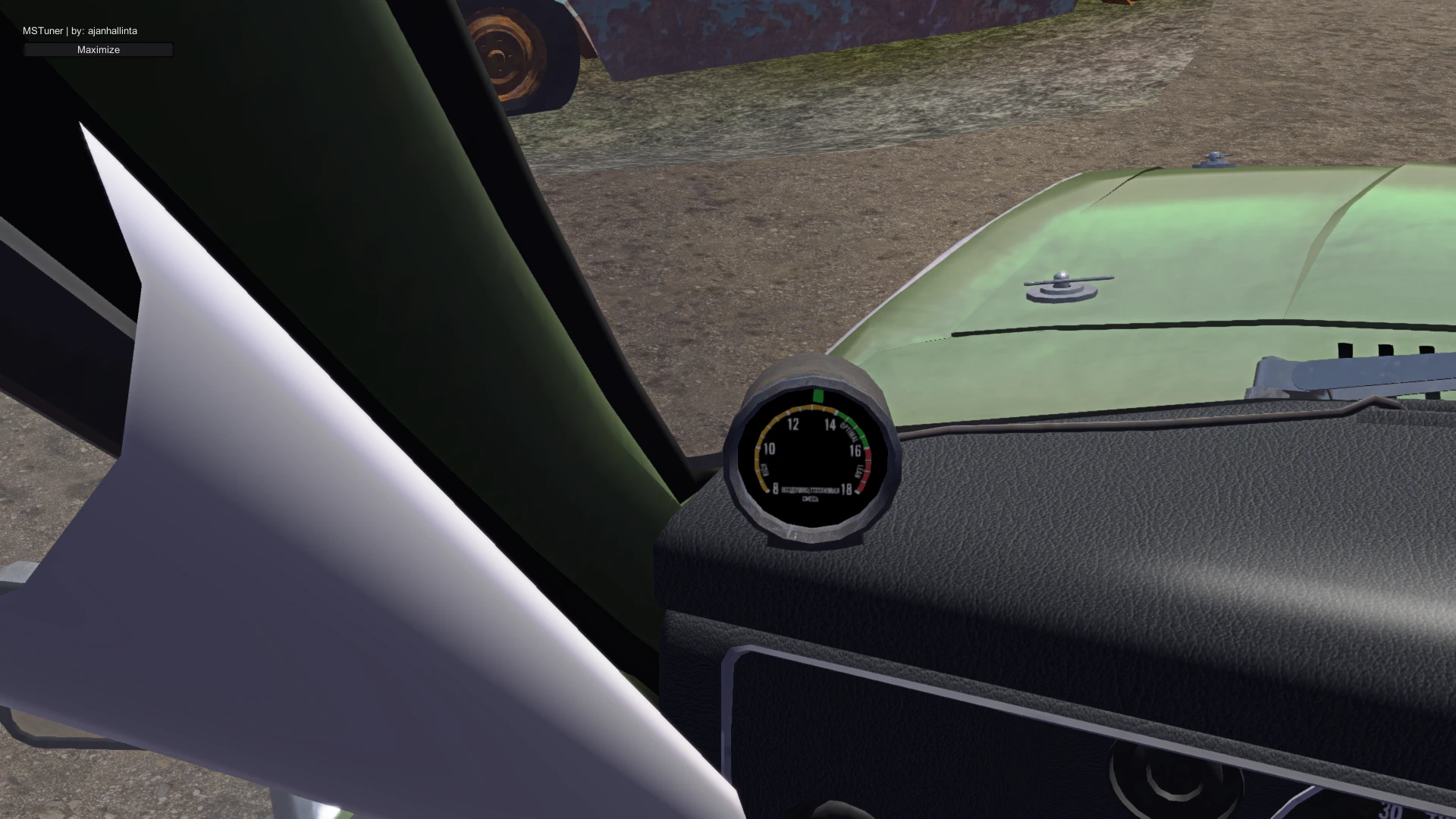
Task: Click the number 14 on the gauge dial
Action: [x=830, y=425]
